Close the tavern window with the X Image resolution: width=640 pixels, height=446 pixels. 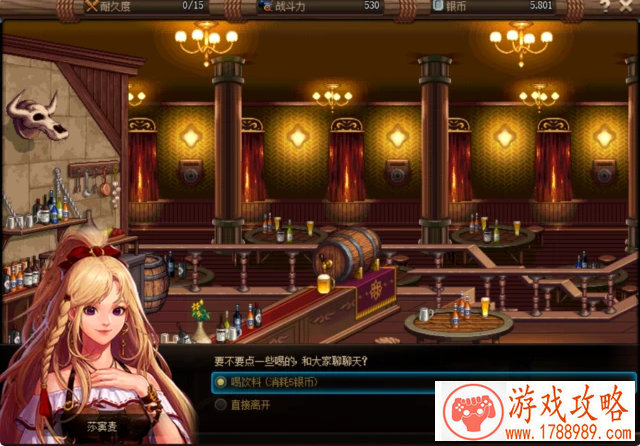click(x=627, y=6)
